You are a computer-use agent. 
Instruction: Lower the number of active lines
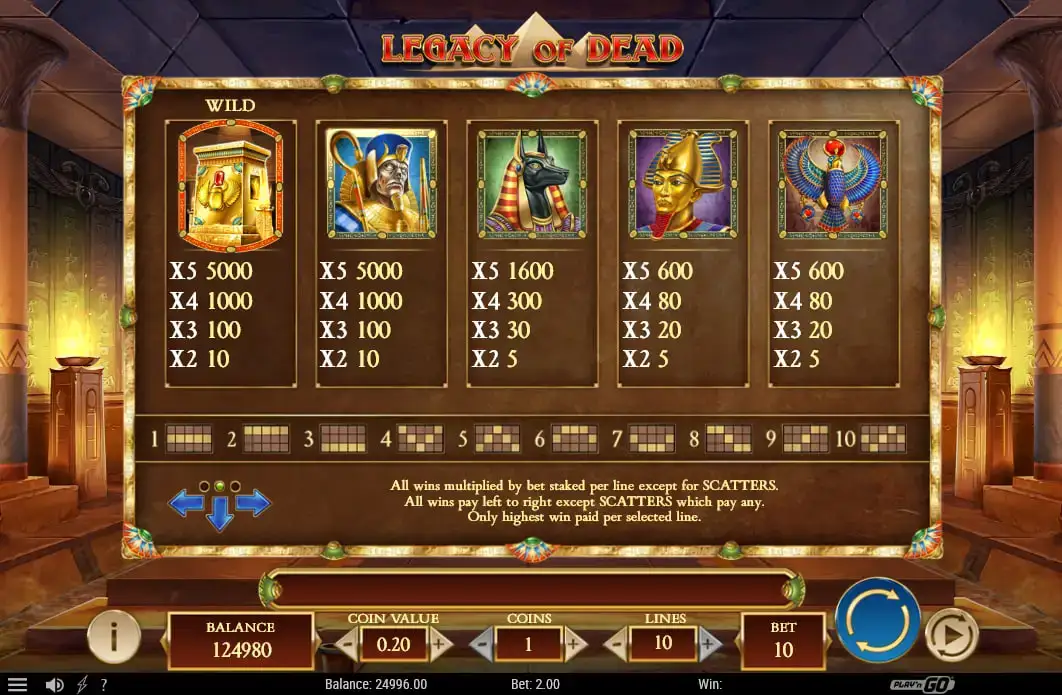click(617, 644)
